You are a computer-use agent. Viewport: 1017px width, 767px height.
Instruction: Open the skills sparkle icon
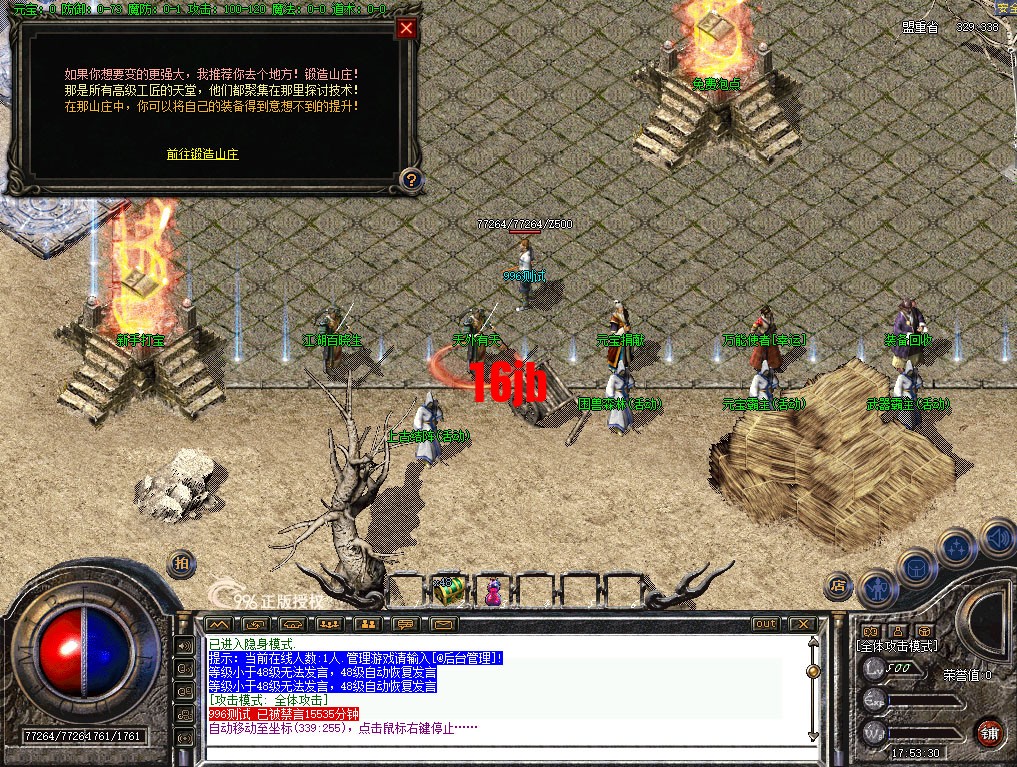pos(957,547)
